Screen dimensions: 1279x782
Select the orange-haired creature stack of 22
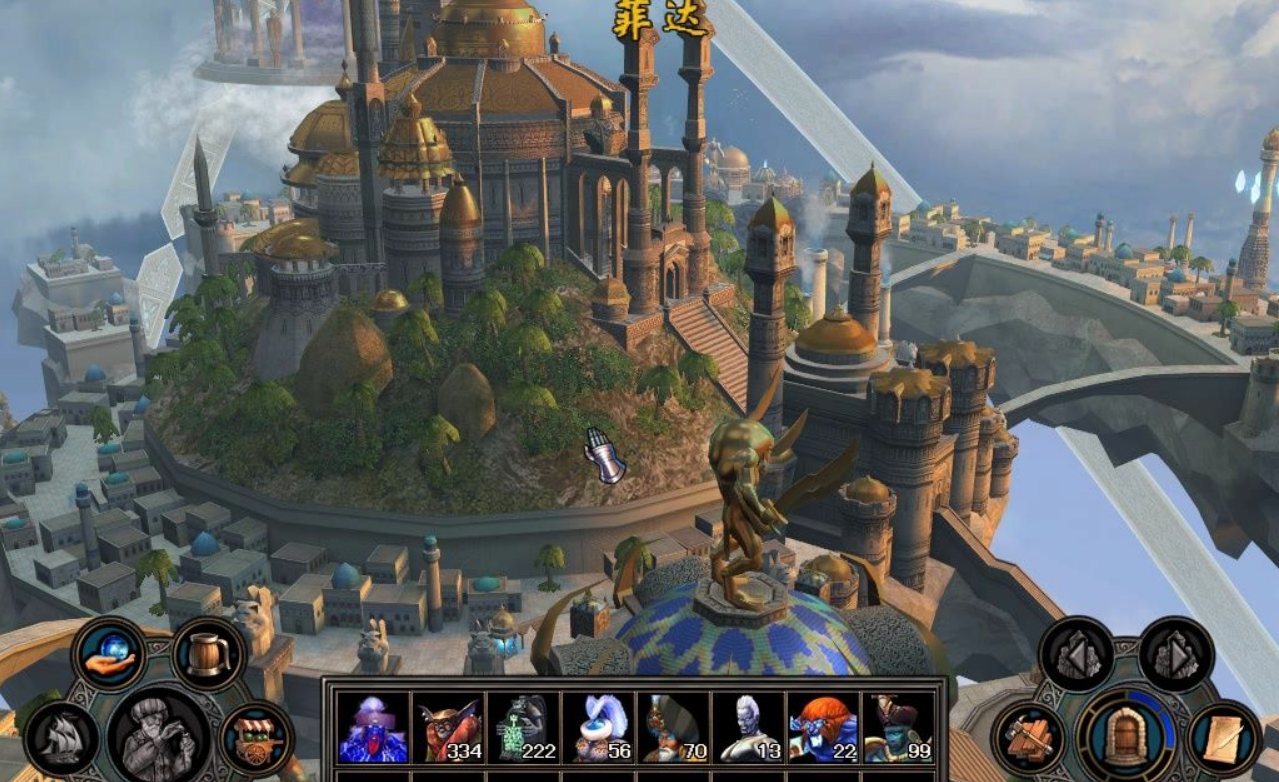[823, 728]
